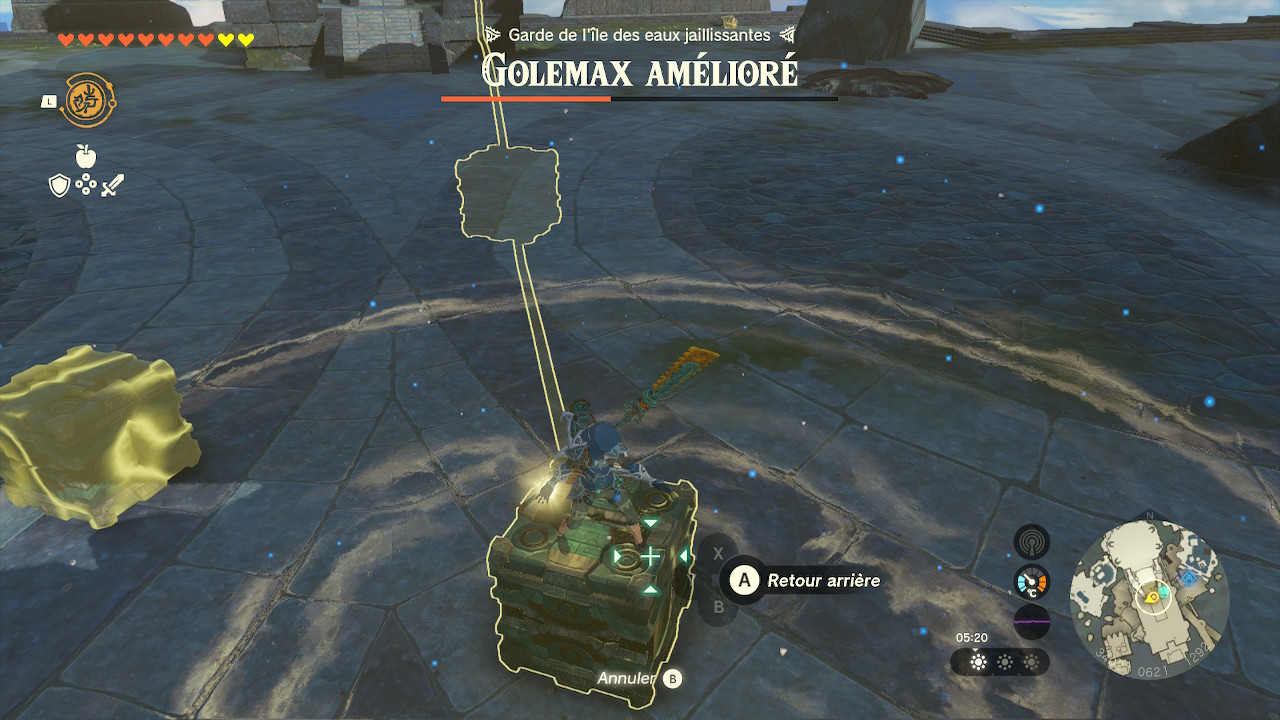This screenshot has height=720, width=1280.
Task: Select the circular ability icon with orange ring
Action: tap(86, 101)
